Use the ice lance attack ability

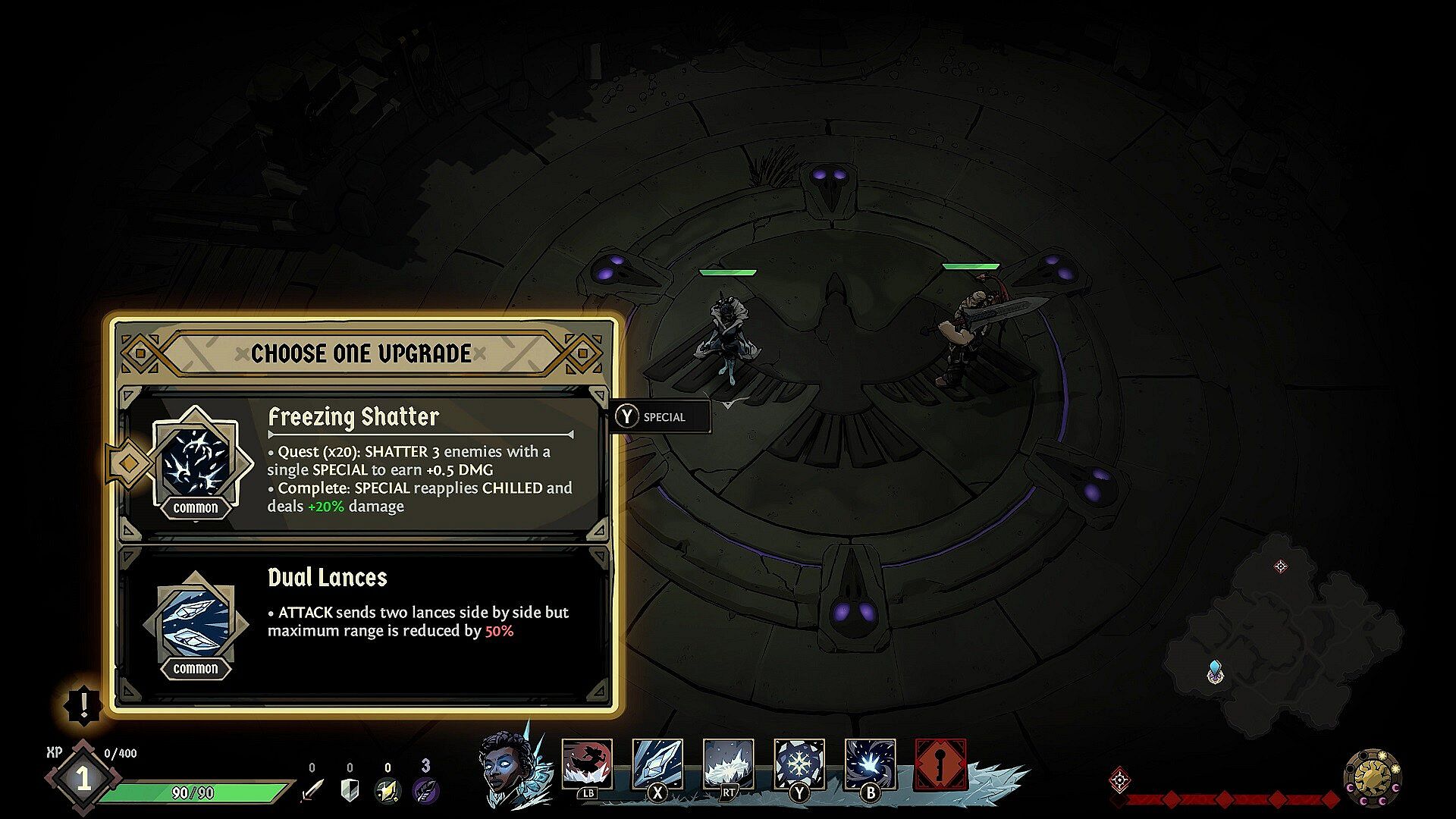click(x=657, y=764)
